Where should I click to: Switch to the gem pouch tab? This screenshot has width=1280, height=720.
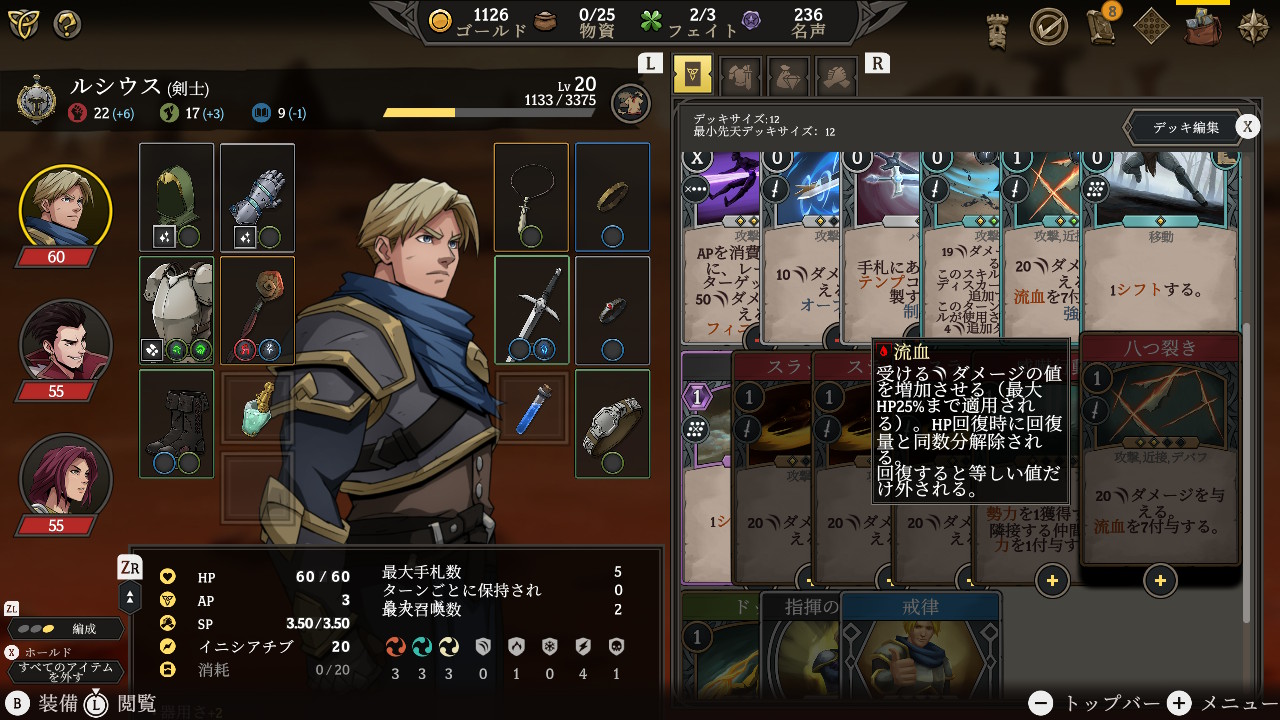point(788,75)
